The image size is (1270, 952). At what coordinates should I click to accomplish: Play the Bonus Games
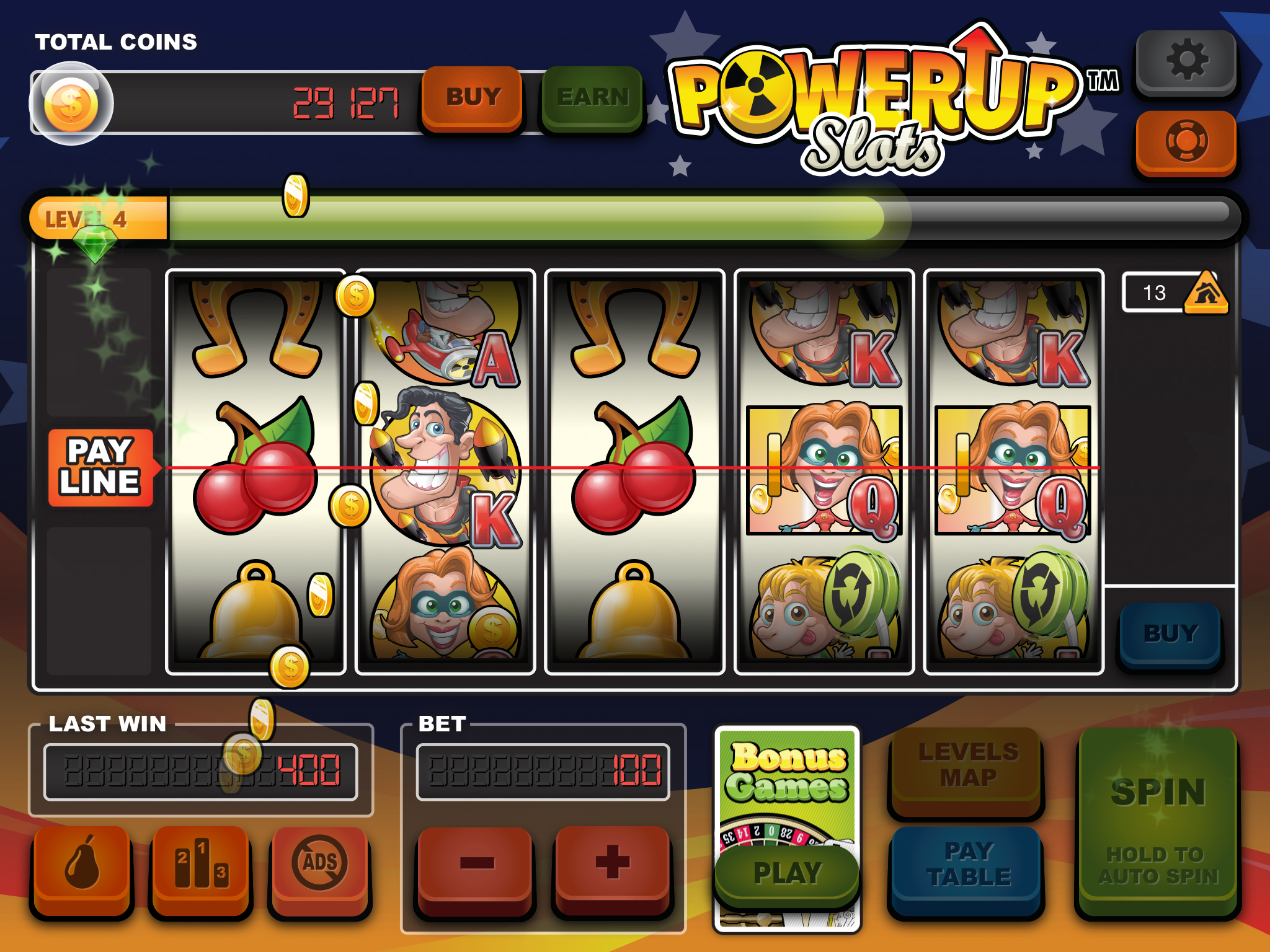click(787, 873)
